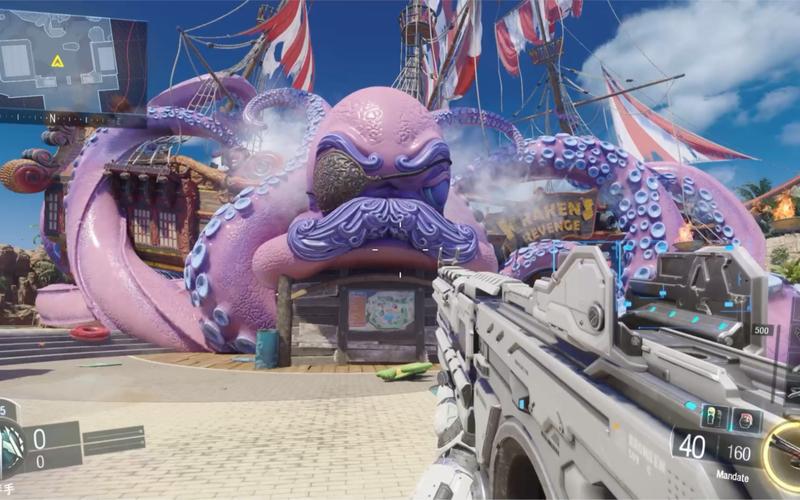Screen dimensions: 800x500
Task: Select the lethal grenade equipment icon
Action: [x=713, y=416]
